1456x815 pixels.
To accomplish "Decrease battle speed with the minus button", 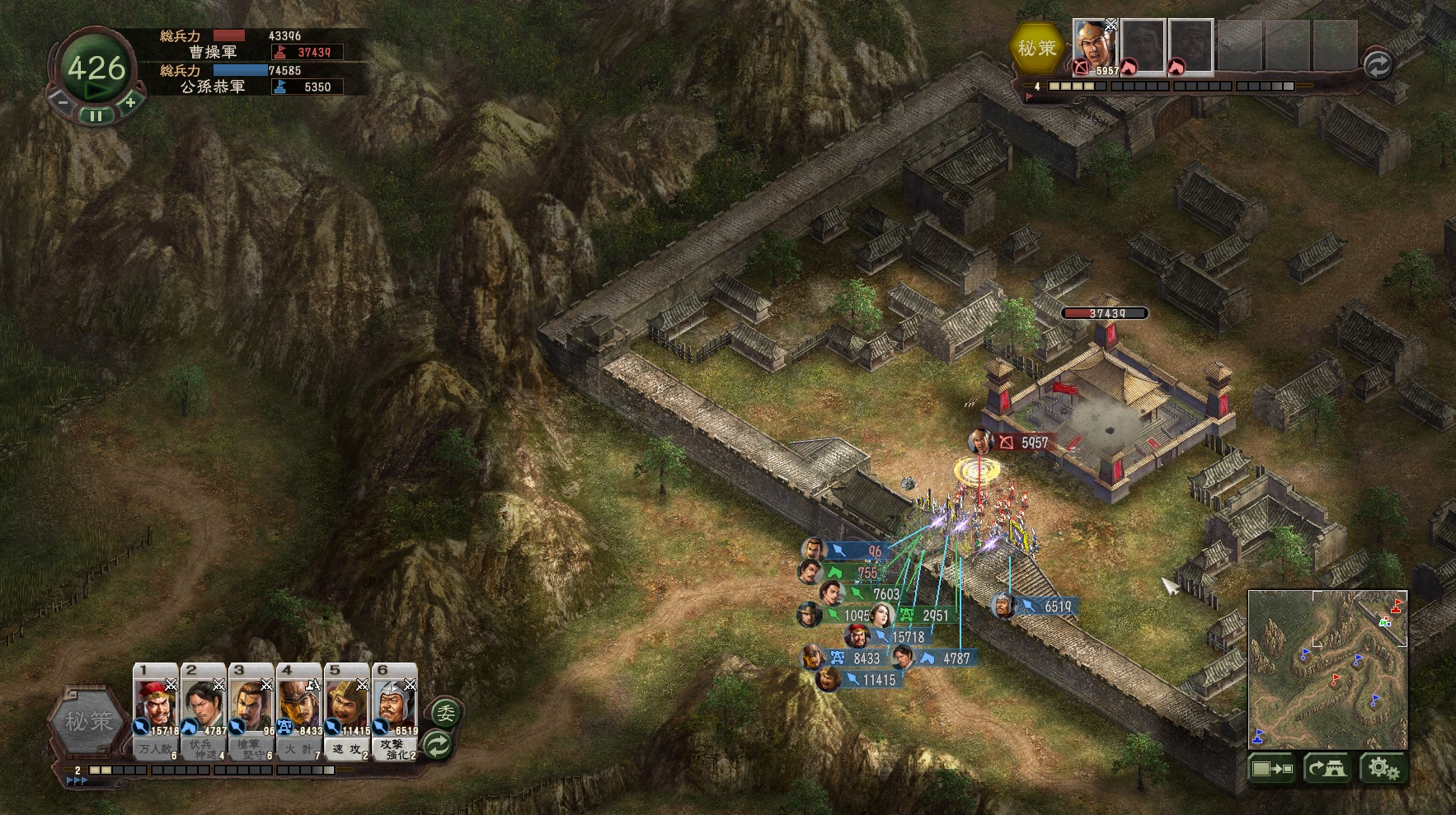I will pos(61,102).
